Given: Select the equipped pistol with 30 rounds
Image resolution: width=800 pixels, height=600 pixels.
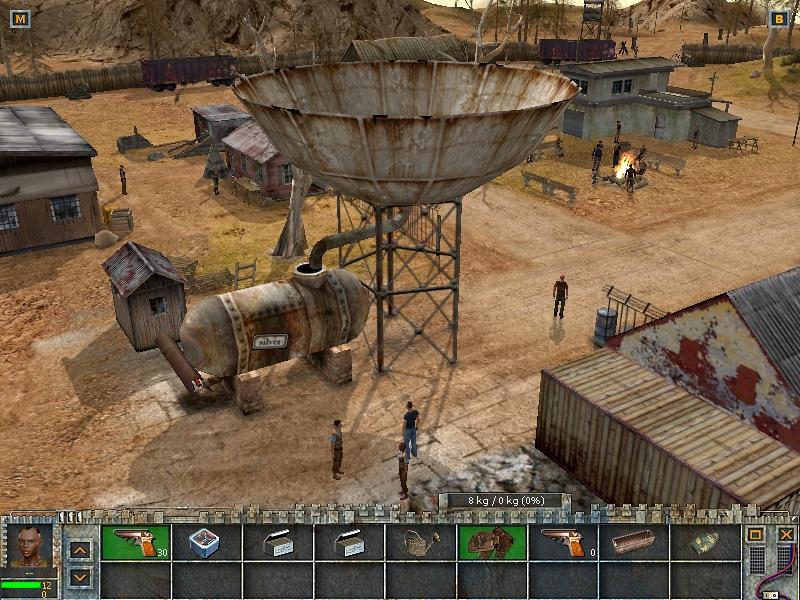Looking at the screenshot, I should (x=136, y=542).
